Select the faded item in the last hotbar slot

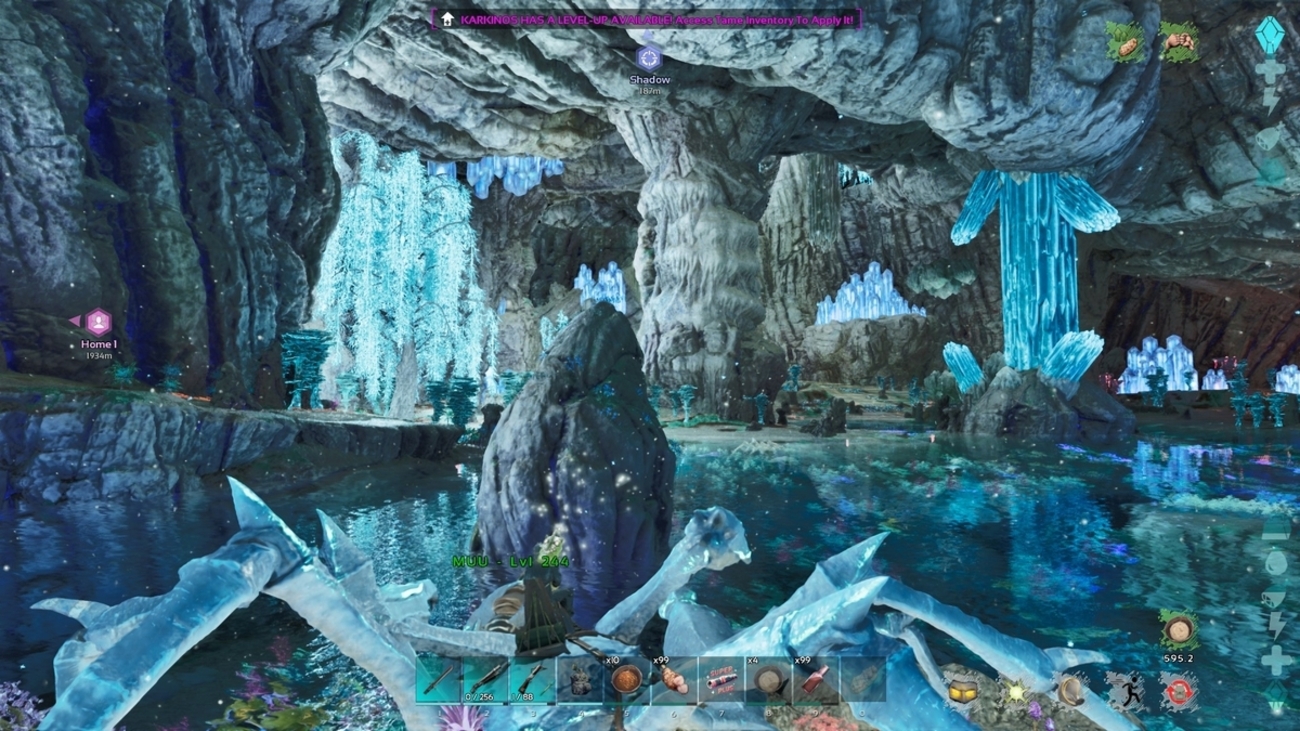click(863, 681)
